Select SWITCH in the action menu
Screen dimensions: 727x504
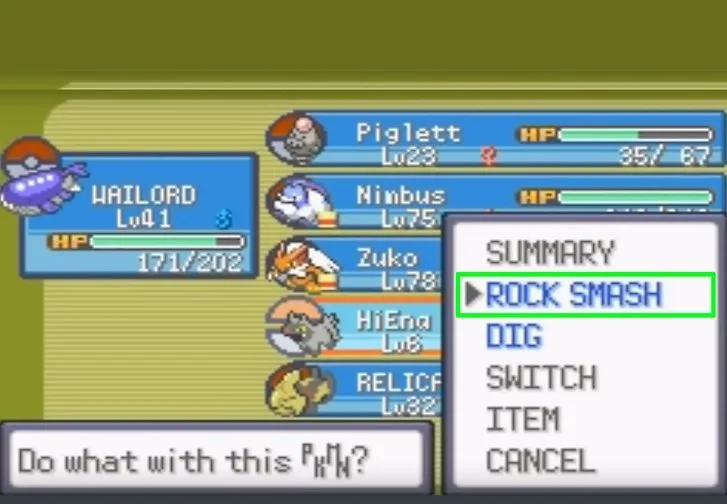(x=541, y=379)
